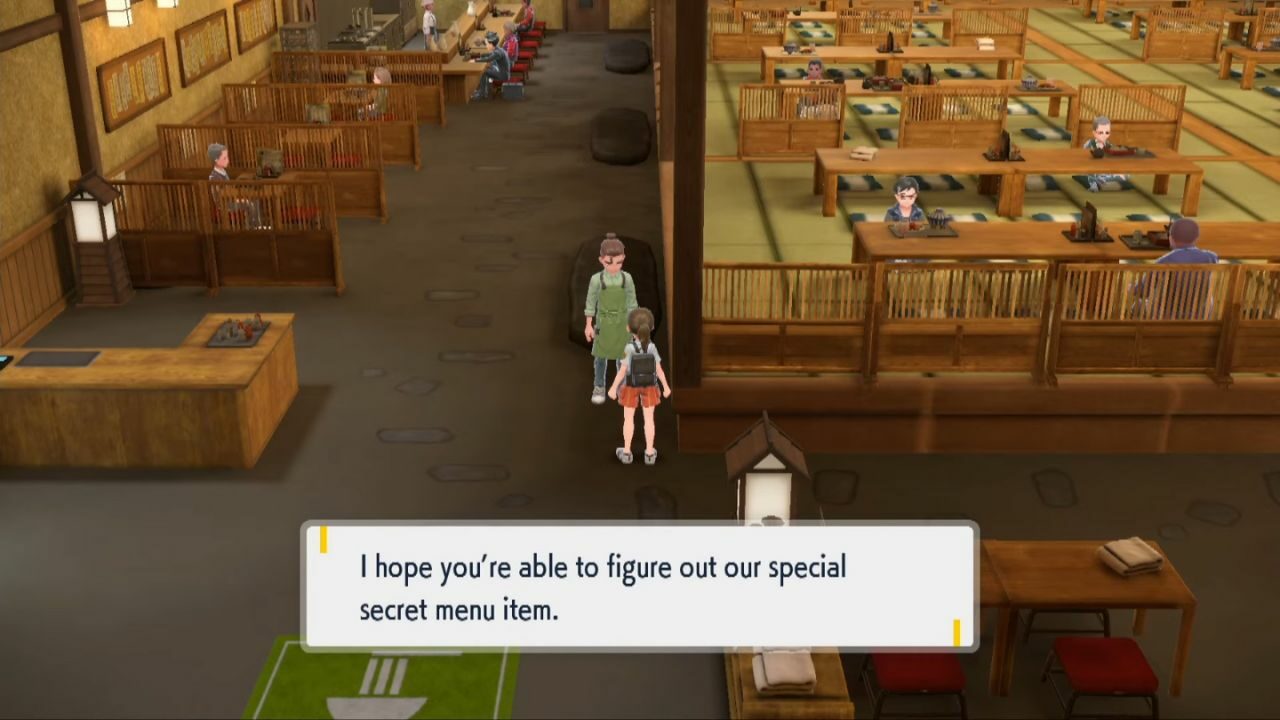Advance the secret menu item dialogue box

click(639, 587)
